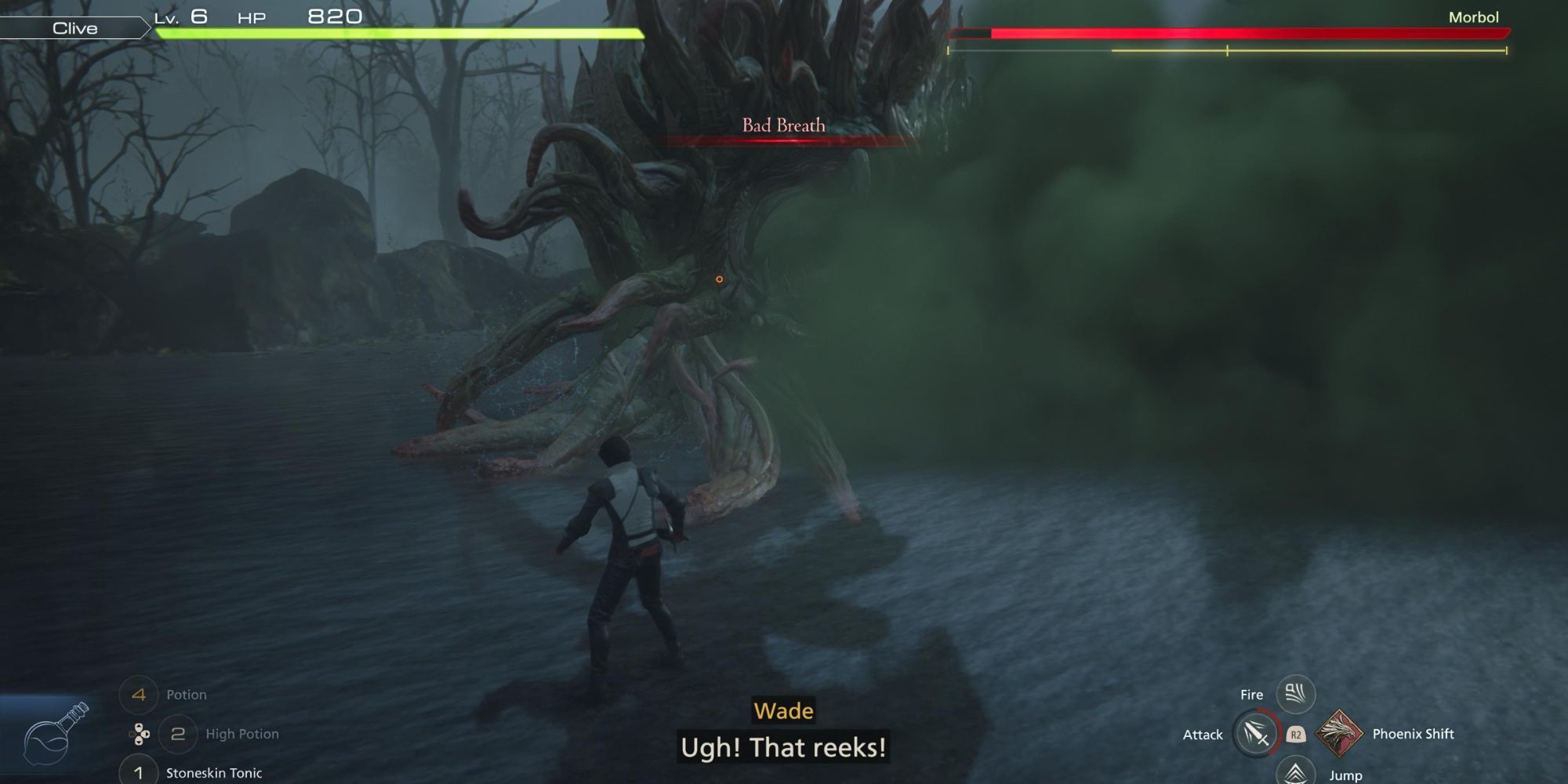Click the circled 4 next to Potion
Viewport: 1568px width, 784px height.
click(140, 695)
